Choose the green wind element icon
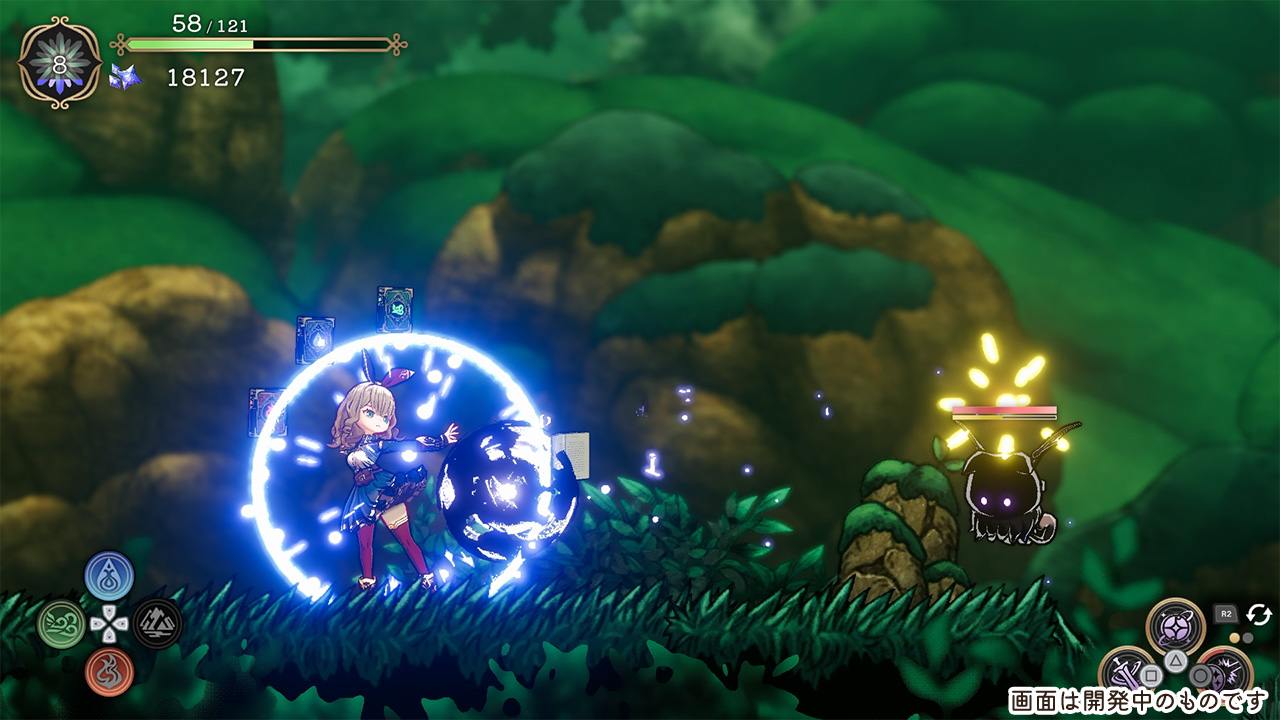 (61, 624)
